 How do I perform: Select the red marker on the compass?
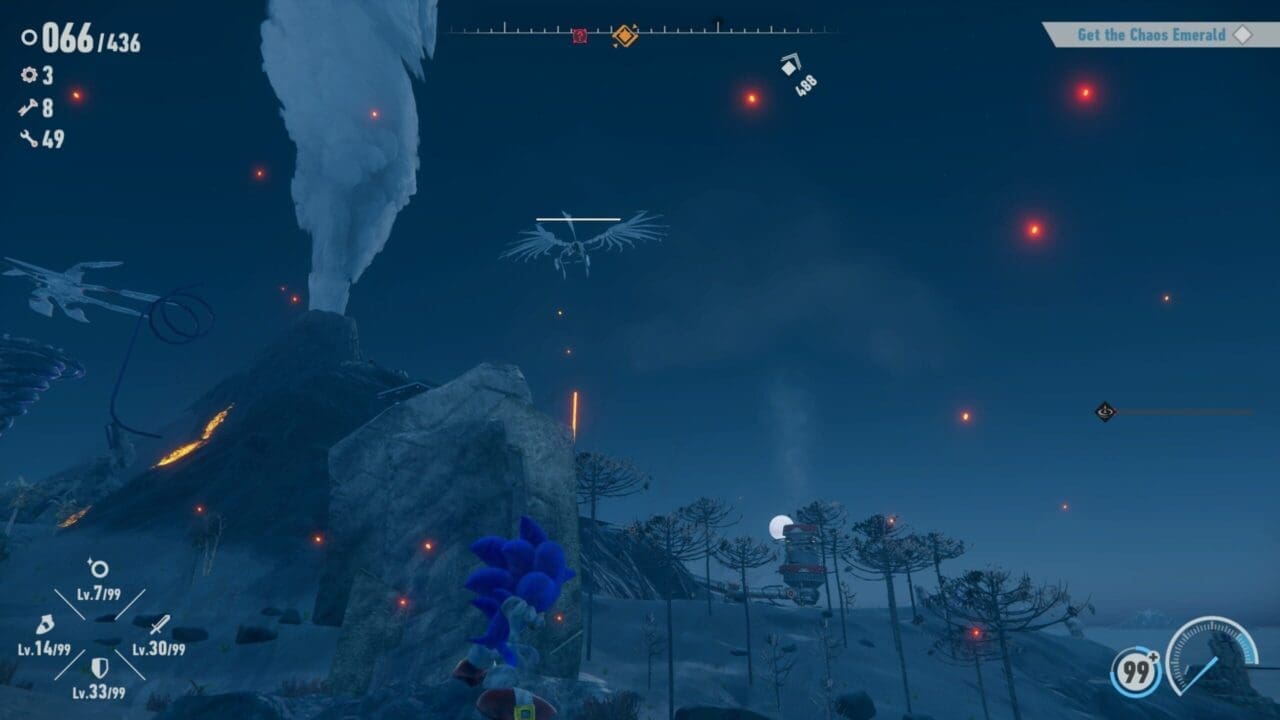coord(579,36)
